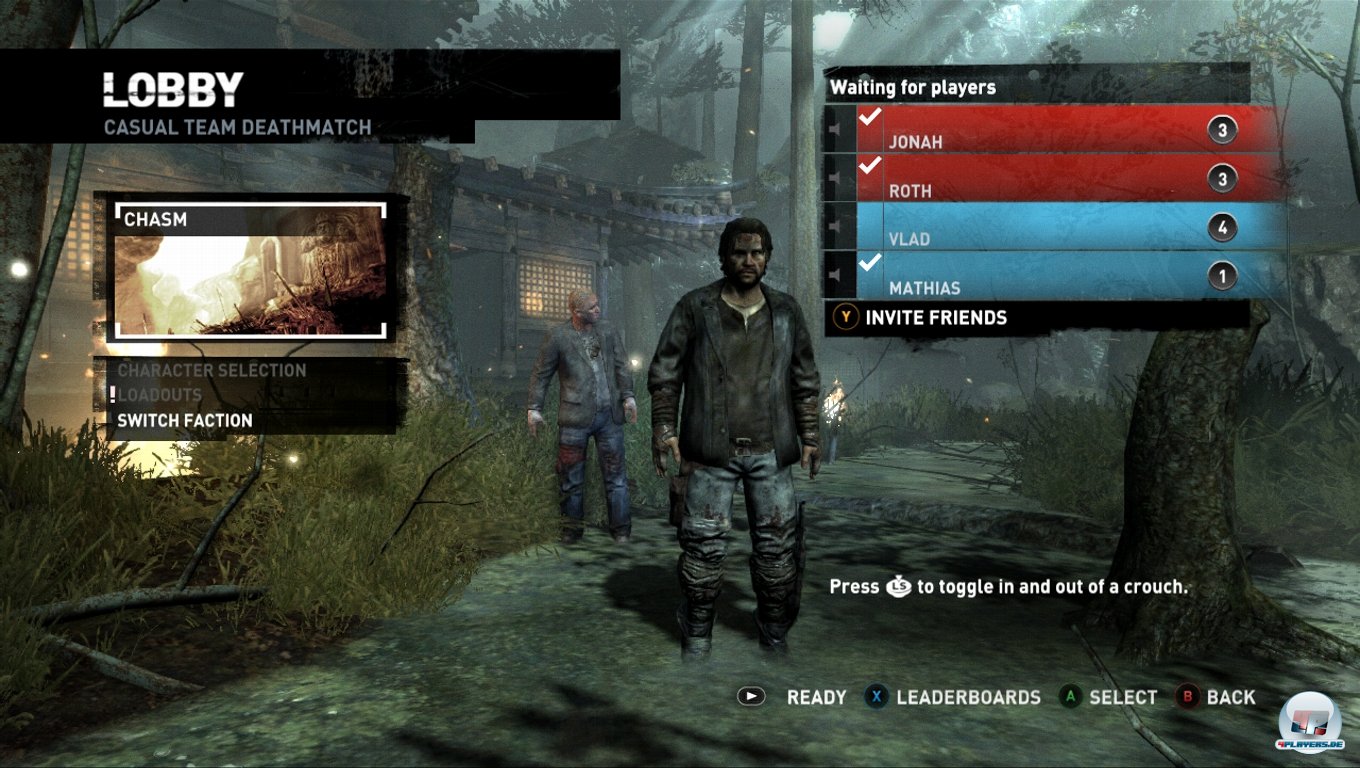
Task: Open the LOADOUTS menu entry
Action: click(160, 395)
